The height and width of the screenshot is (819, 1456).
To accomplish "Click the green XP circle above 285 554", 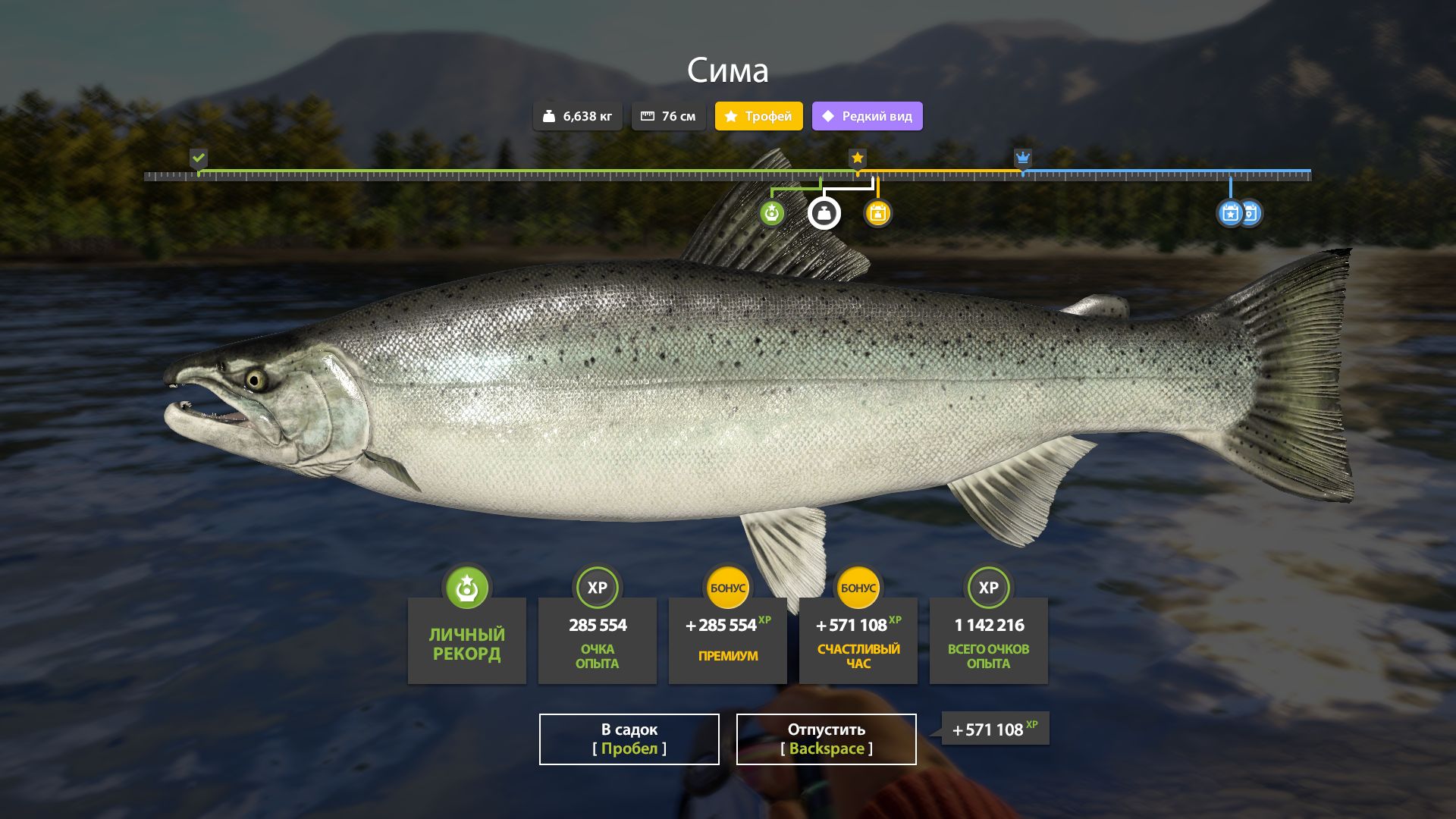I will [597, 588].
